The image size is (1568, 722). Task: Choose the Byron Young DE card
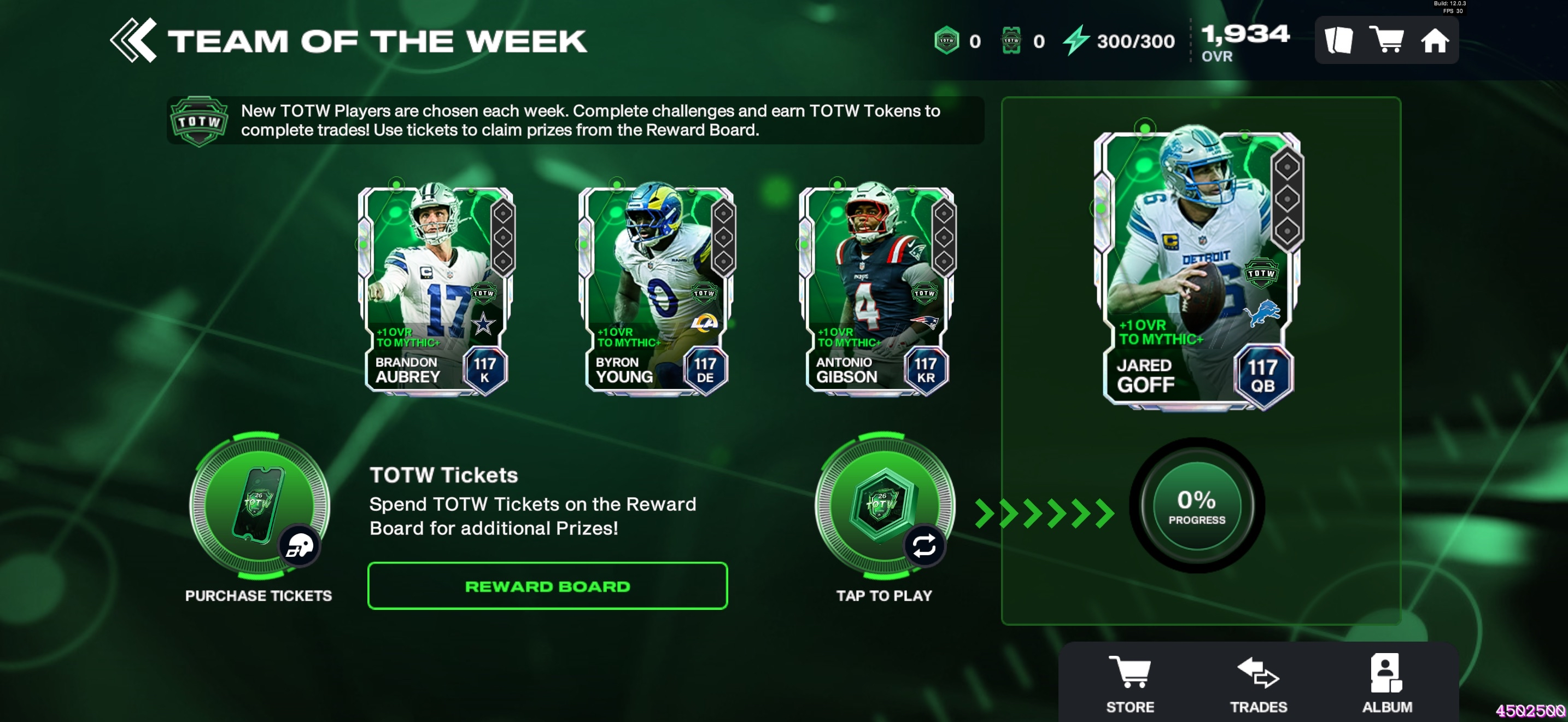[x=656, y=289]
